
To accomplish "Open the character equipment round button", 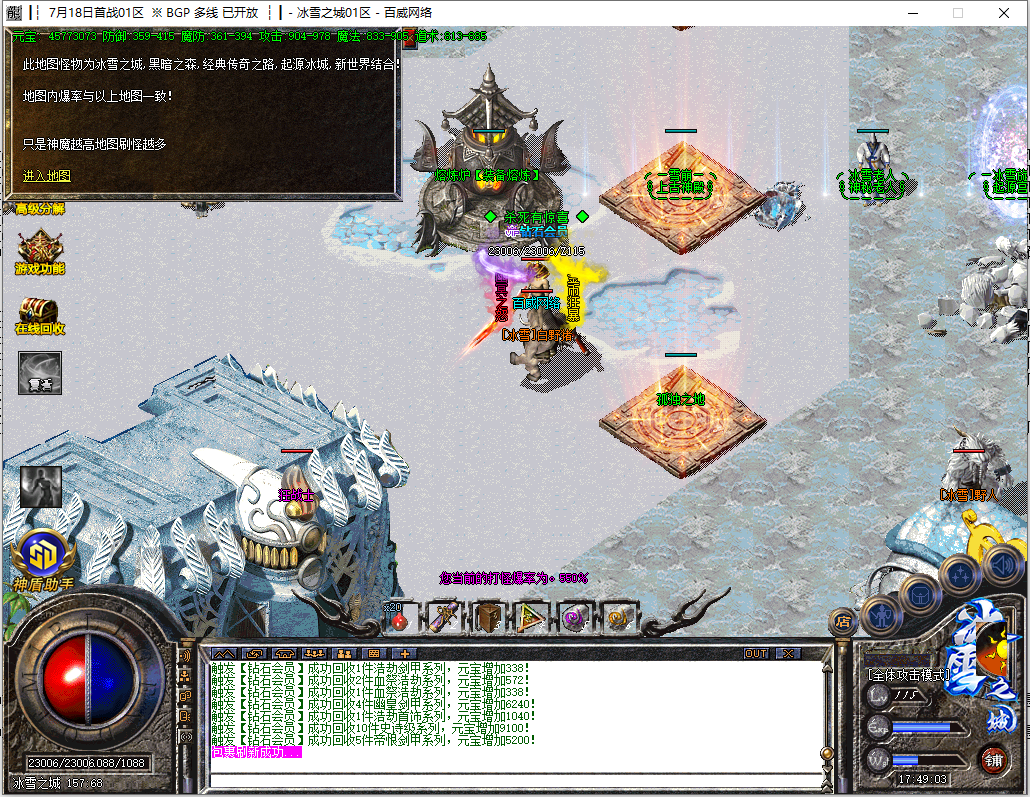I will pos(879,613).
